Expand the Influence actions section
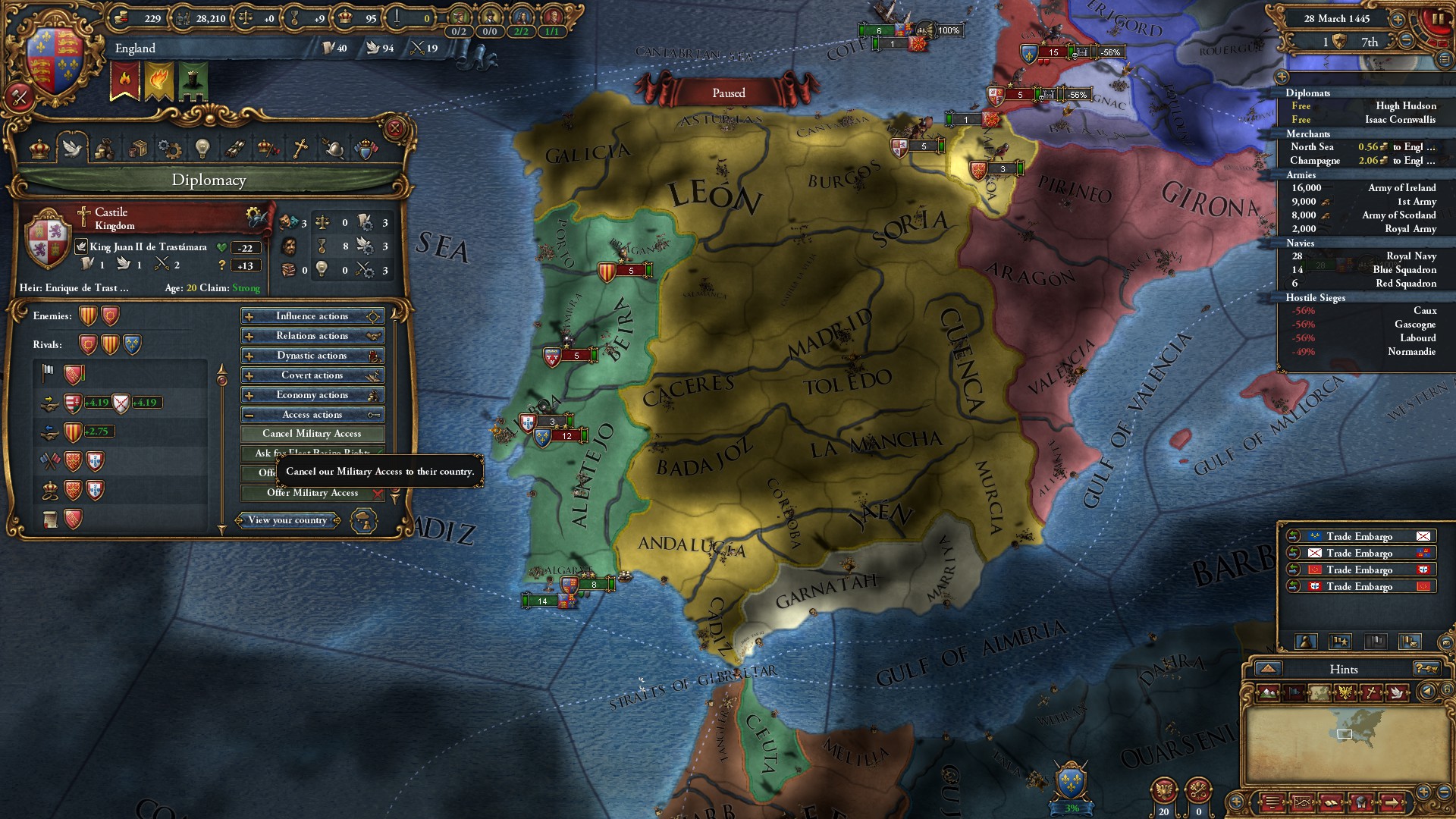 tap(312, 316)
